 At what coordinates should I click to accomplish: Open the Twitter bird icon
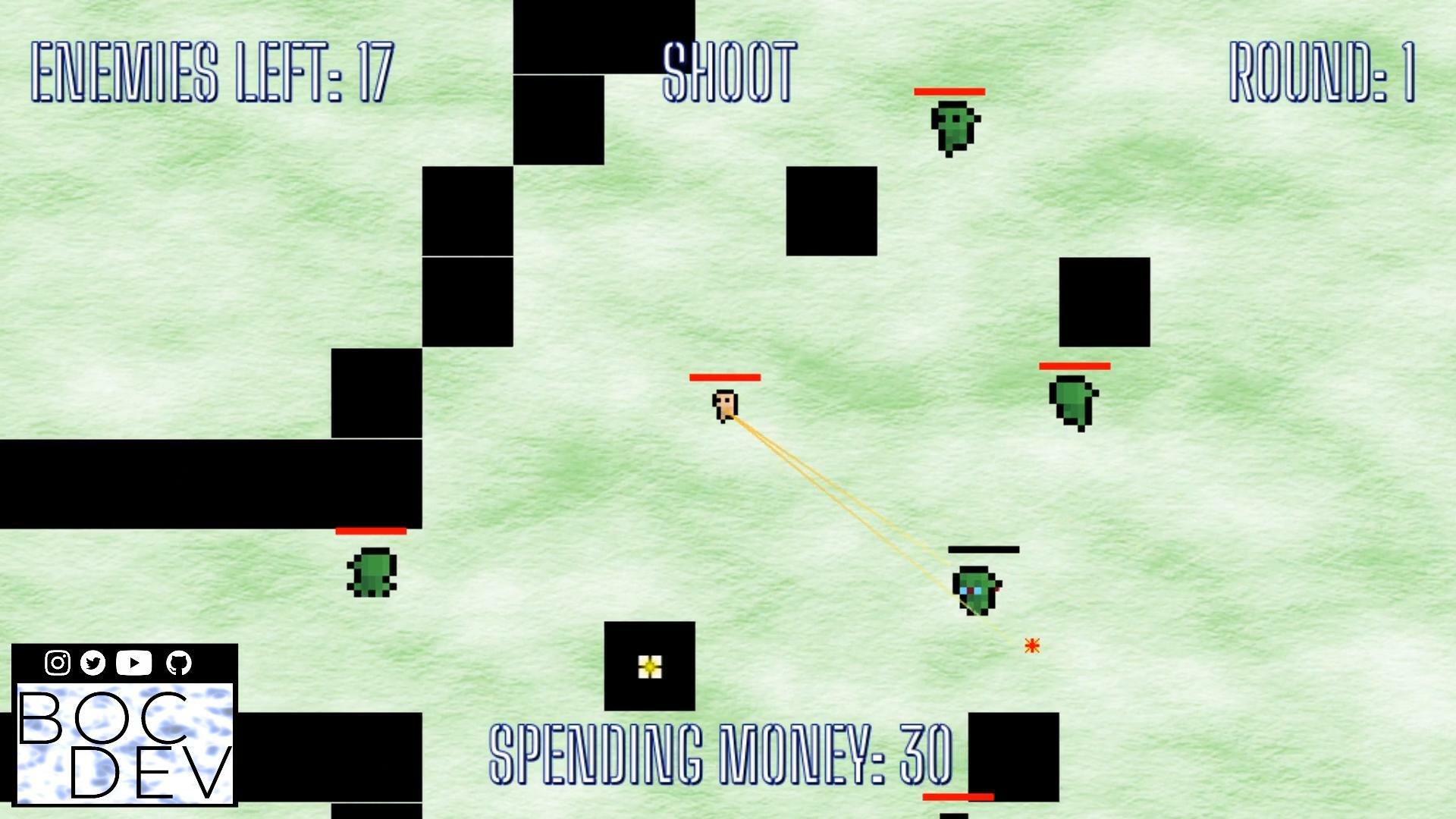pos(94,661)
